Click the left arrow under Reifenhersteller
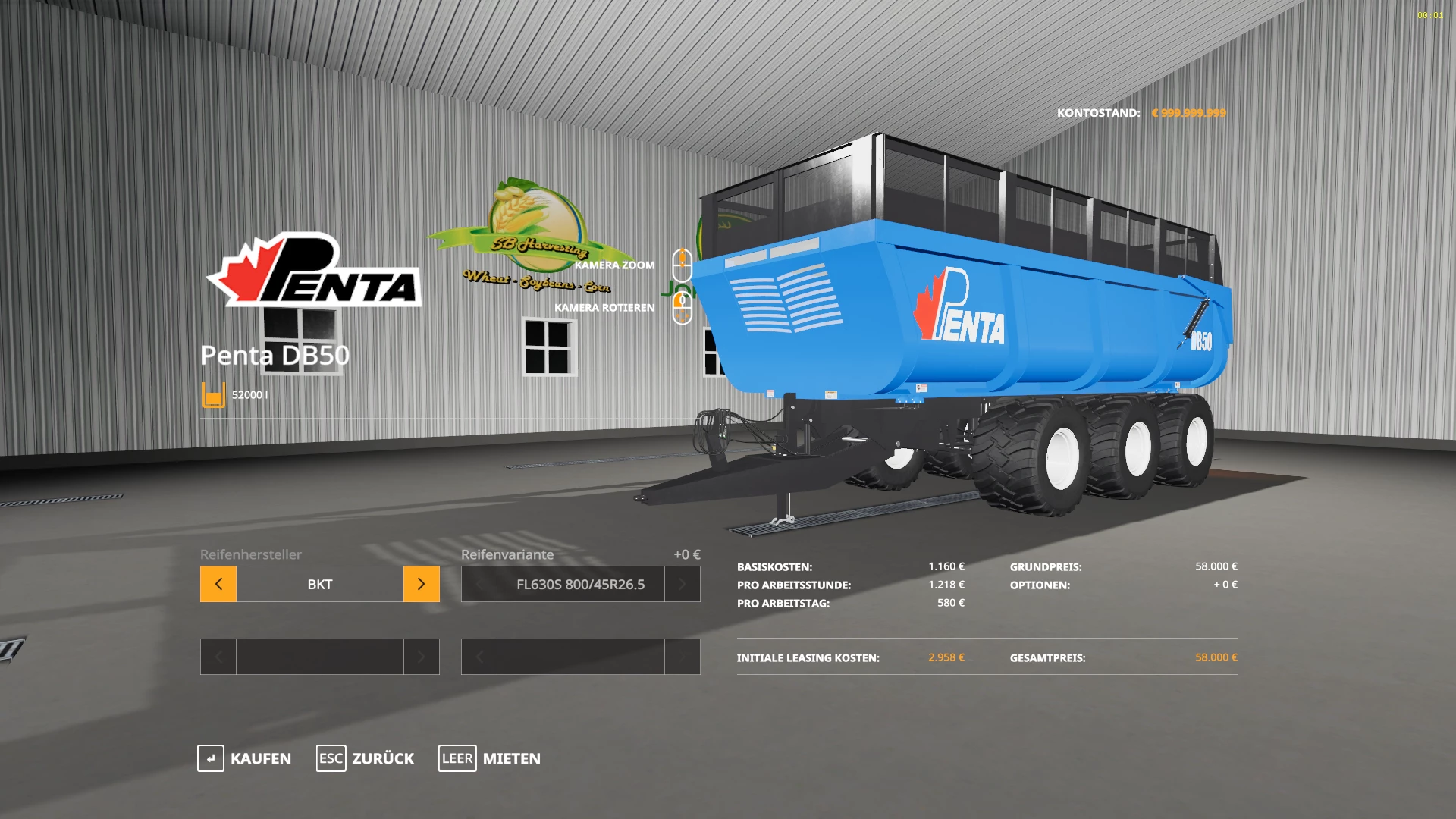The image size is (1456, 819). pyautogui.click(x=218, y=584)
